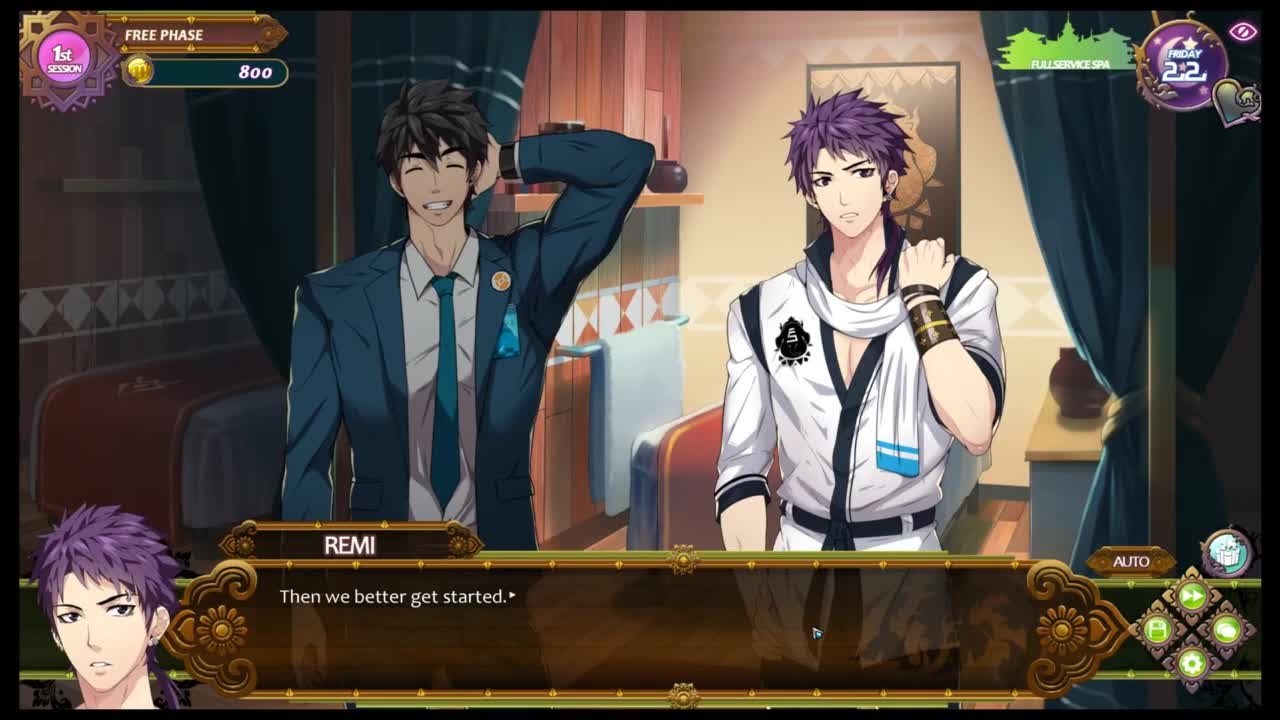Viewport: 1280px width, 720px height.
Task: Open the dialogue log speech bubble icon
Action: pos(1226,630)
